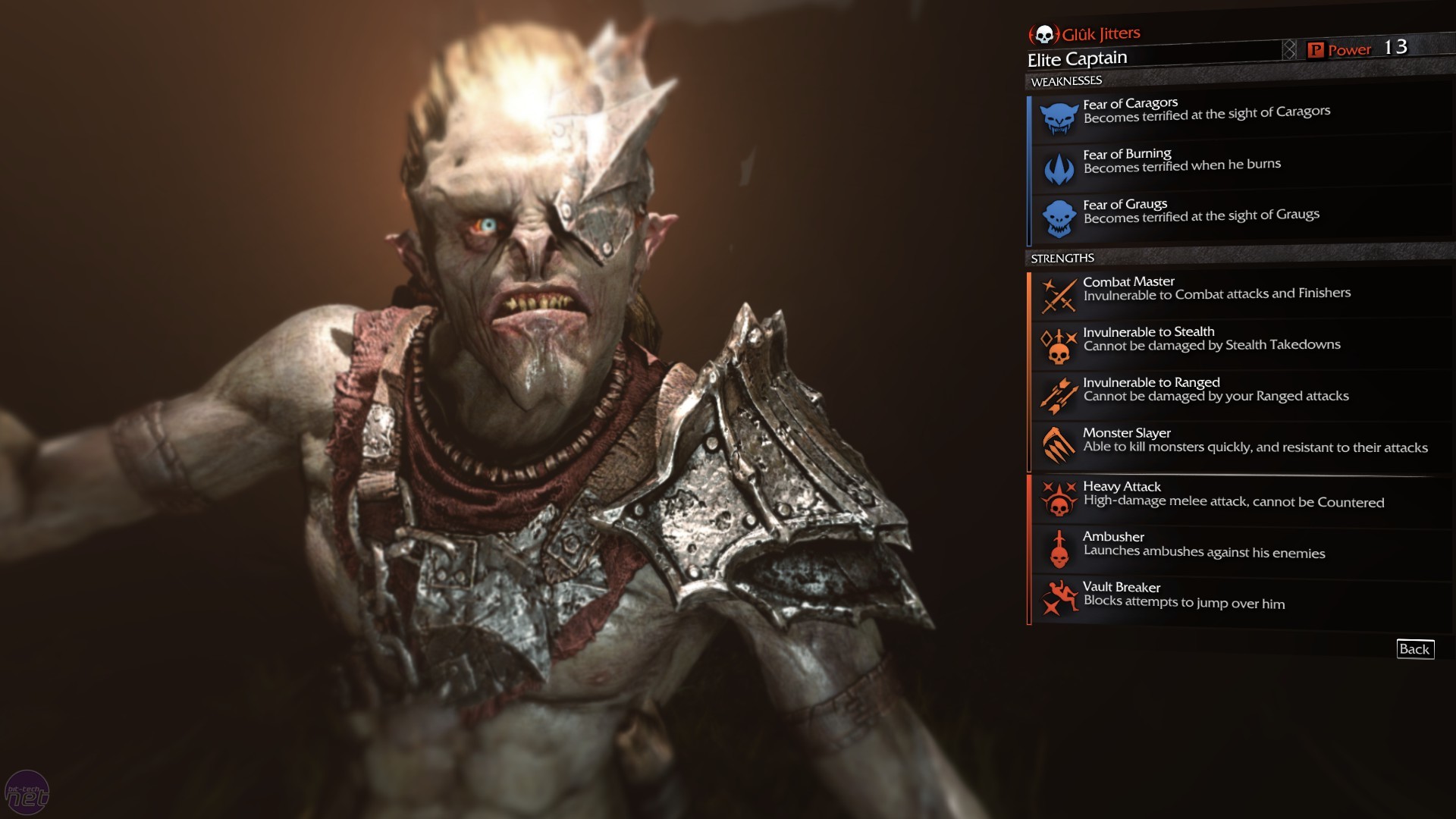The height and width of the screenshot is (819, 1456).
Task: Click the Back button
Action: click(1414, 649)
